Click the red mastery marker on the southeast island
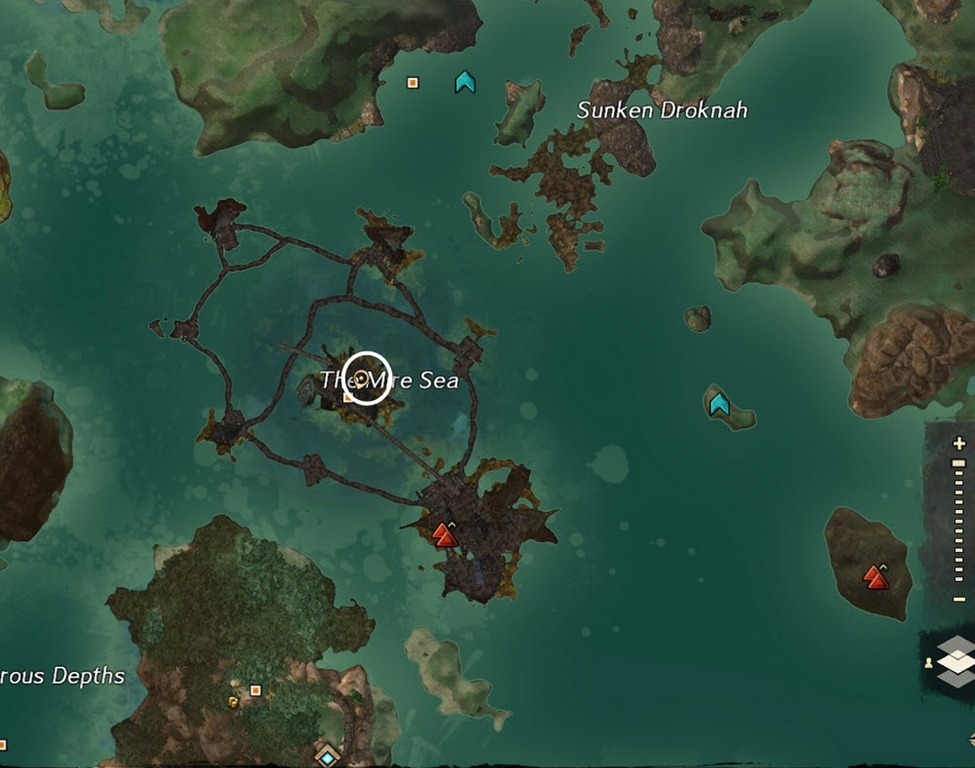The image size is (975, 768). tap(876, 576)
